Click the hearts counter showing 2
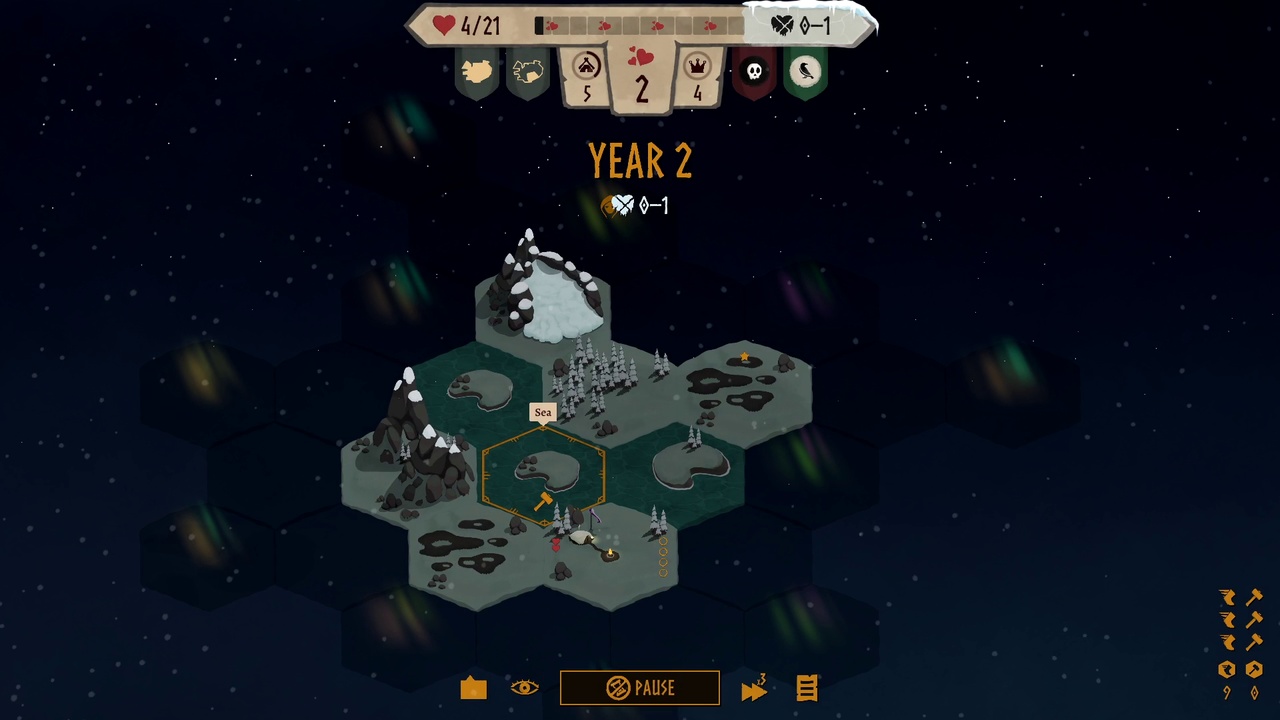This screenshot has height=720, width=1280. point(641,75)
